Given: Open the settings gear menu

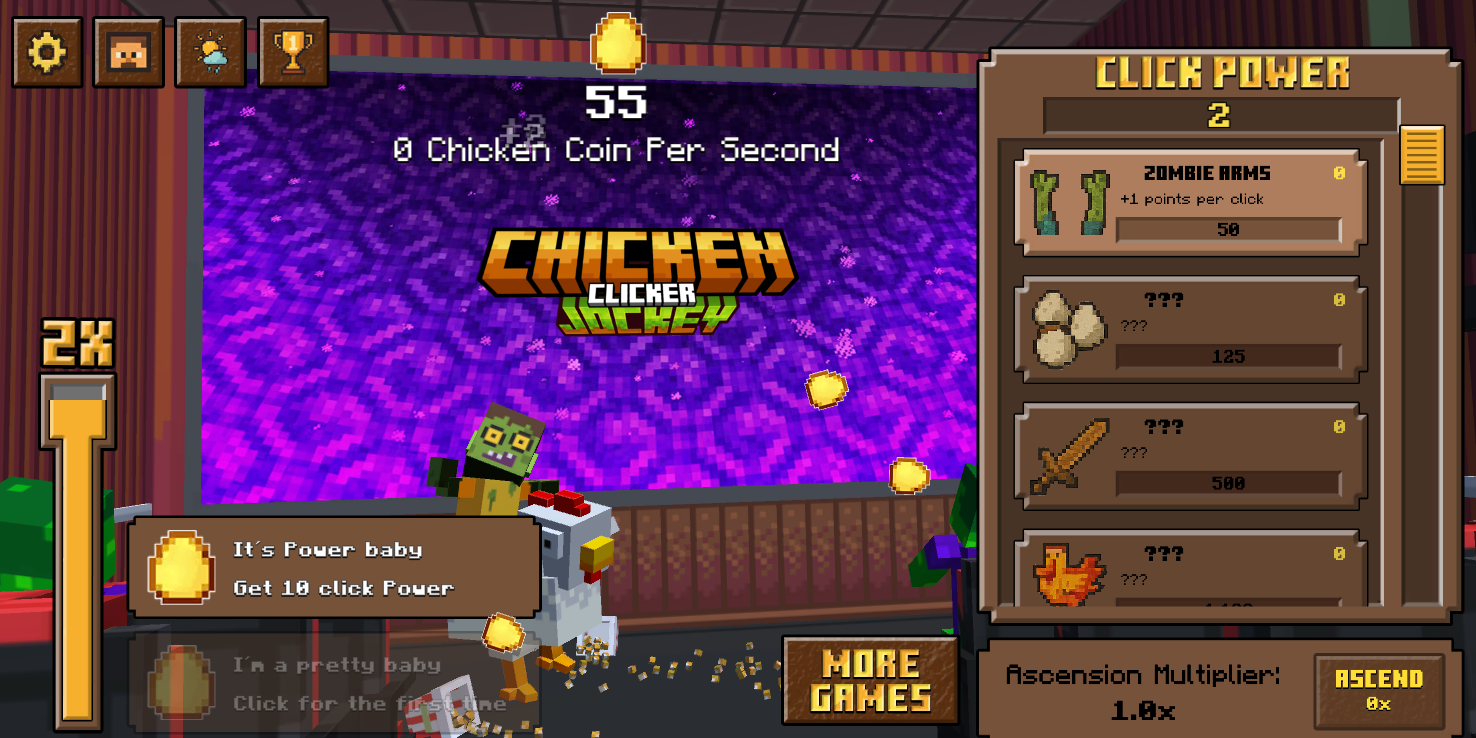Looking at the screenshot, I should [47, 53].
